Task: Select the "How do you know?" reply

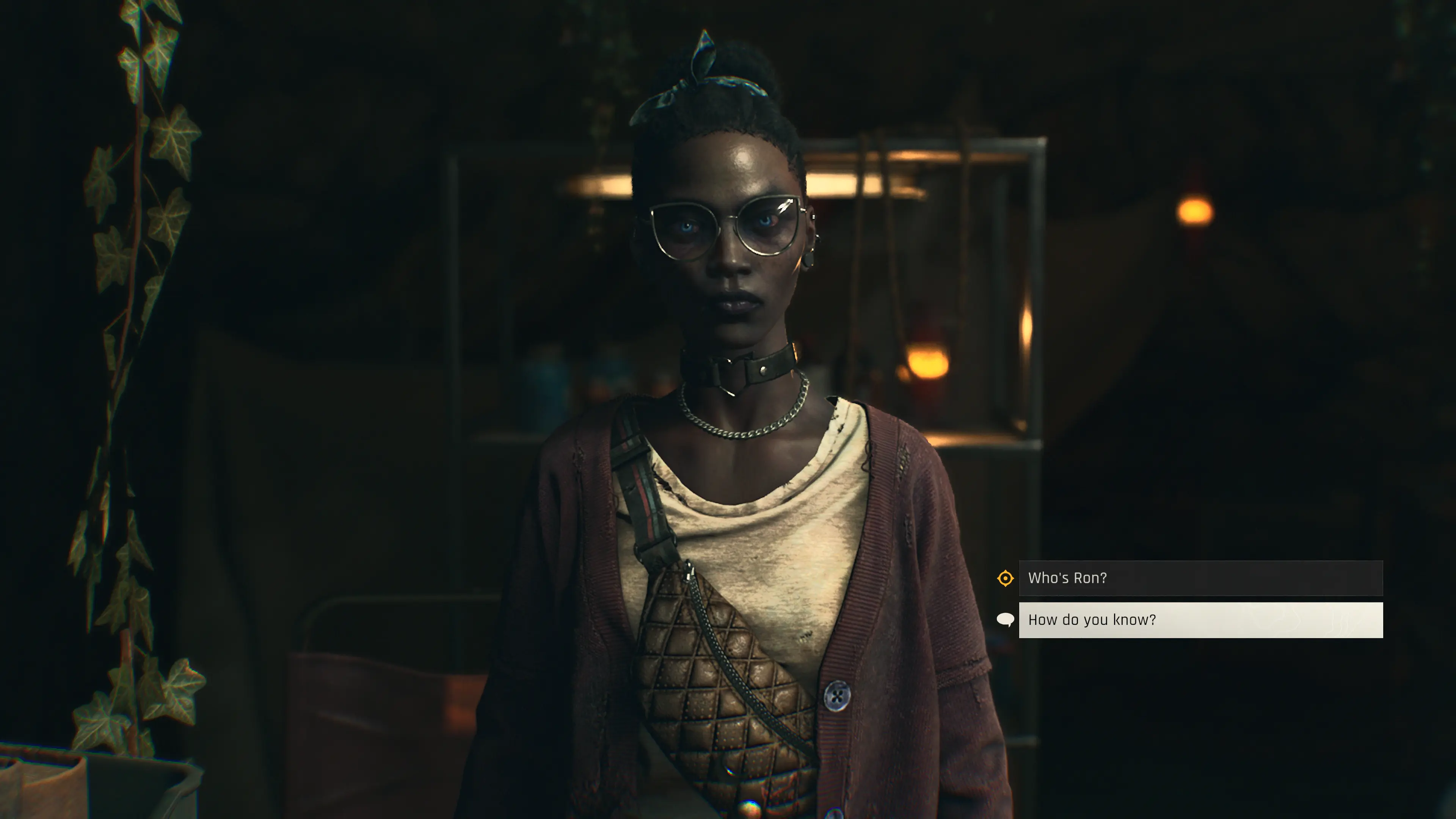Action: (x=1200, y=620)
